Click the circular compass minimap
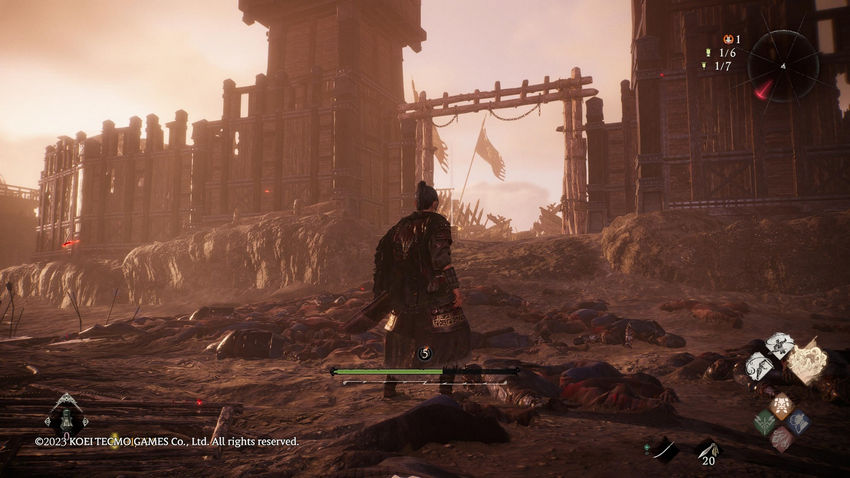850x478 pixels. [x=783, y=65]
